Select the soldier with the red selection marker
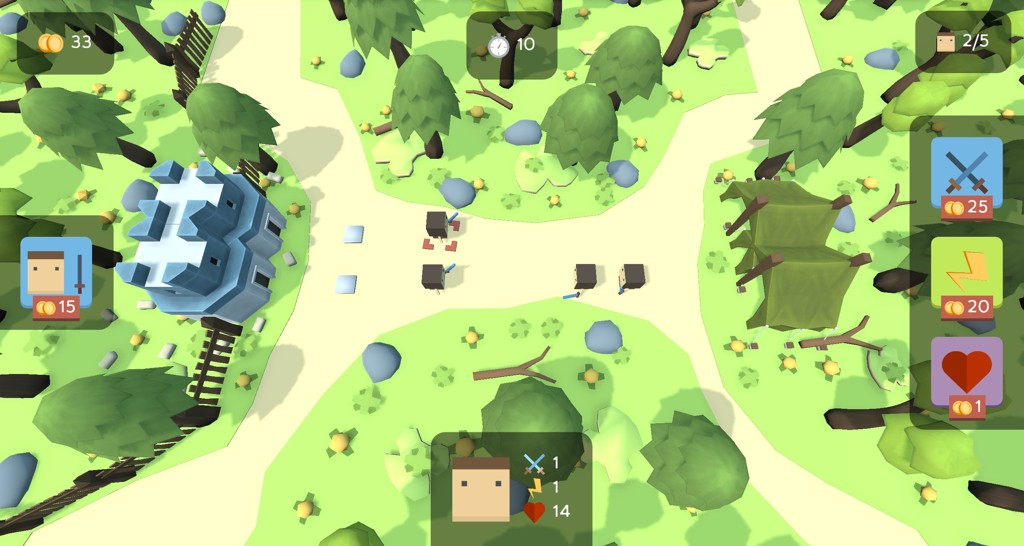This screenshot has width=1024, height=546. pos(437,226)
